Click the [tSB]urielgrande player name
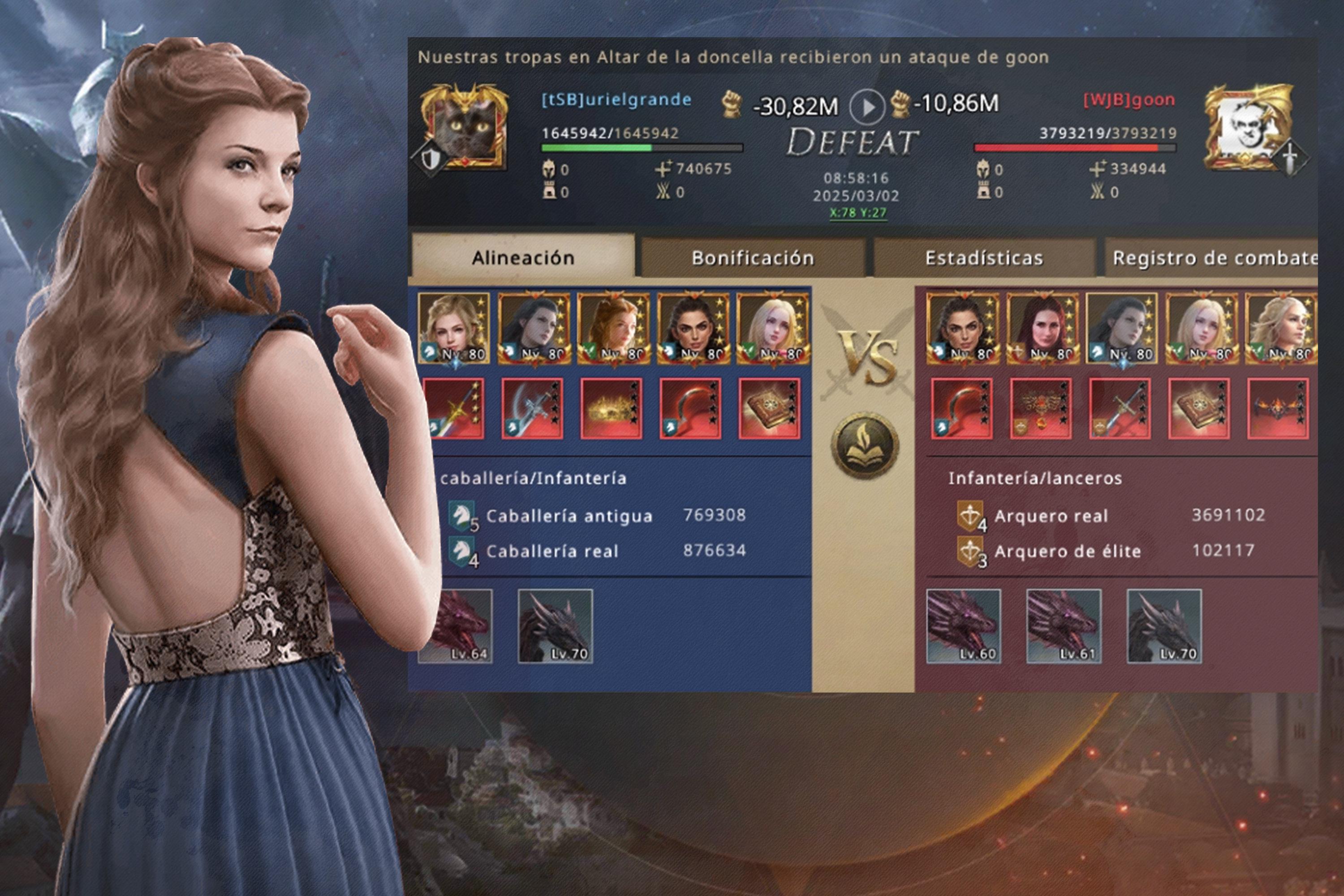Image resolution: width=1344 pixels, height=896 pixels. point(616,99)
